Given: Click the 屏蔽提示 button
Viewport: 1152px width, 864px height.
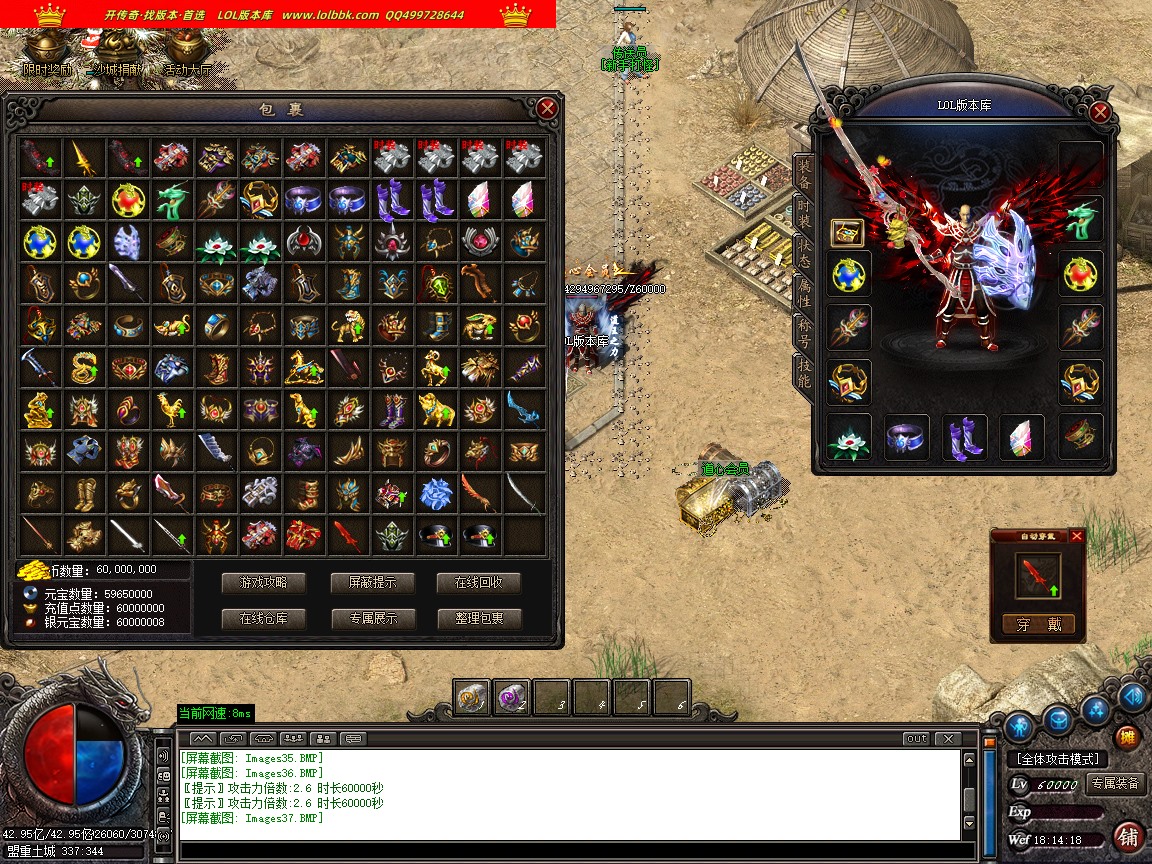Looking at the screenshot, I should [372, 583].
